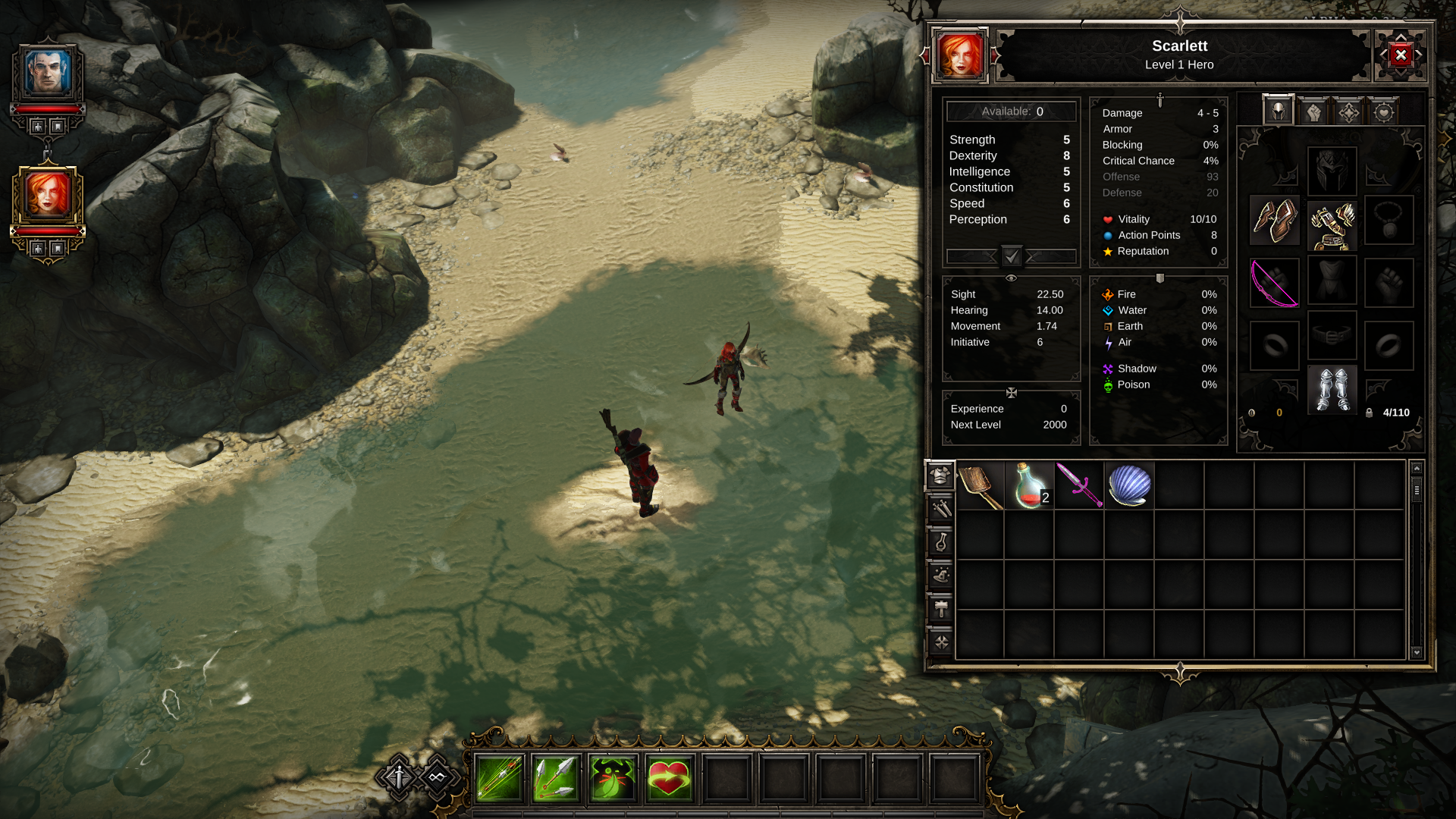The width and height of the screenshot is (1456, 819).
Task: Activate the green streaking arrow skill
Action: tap(499, 778)
